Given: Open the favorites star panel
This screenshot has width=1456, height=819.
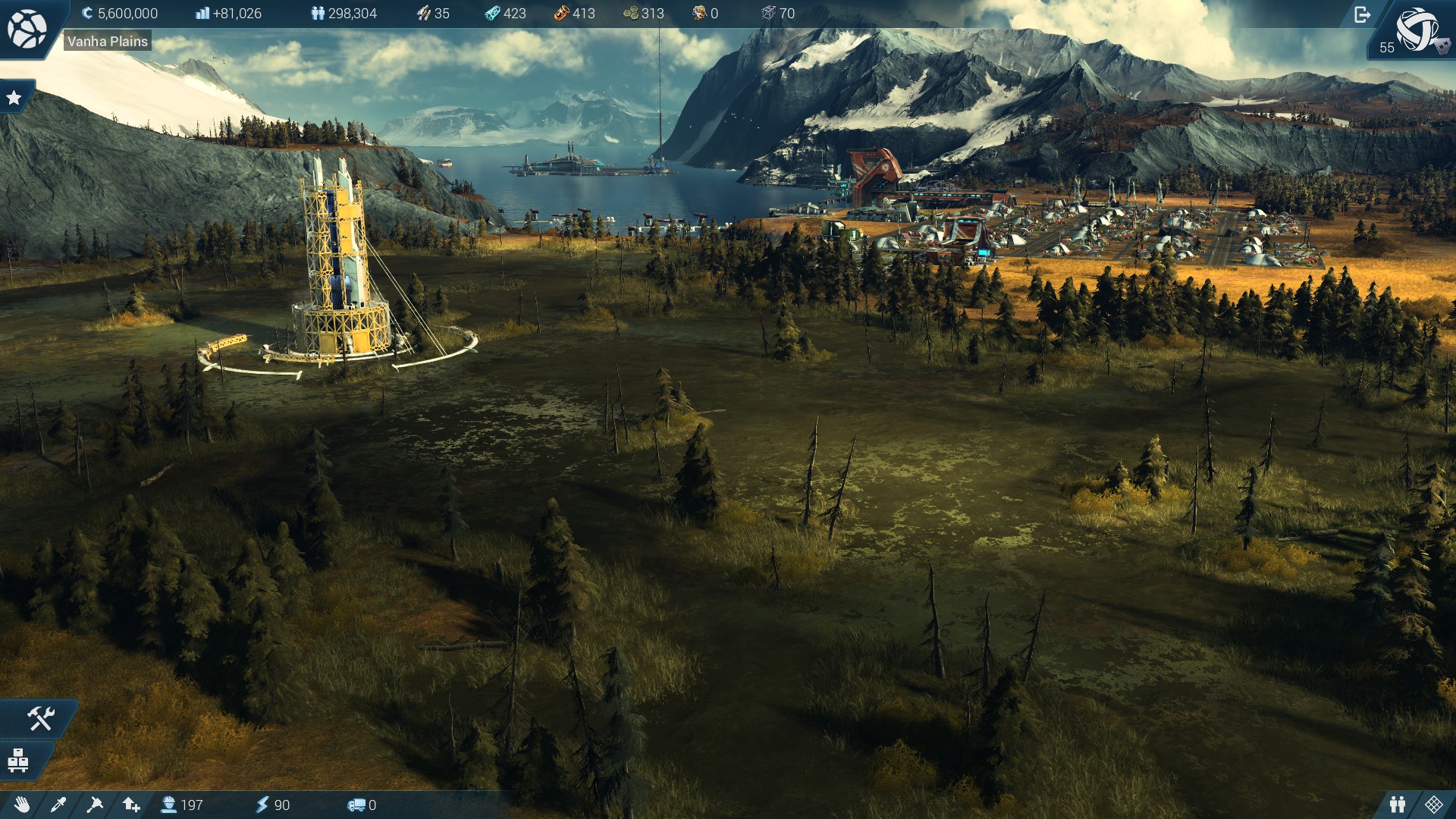Looking at the screenshot, I should click(14, 98).
